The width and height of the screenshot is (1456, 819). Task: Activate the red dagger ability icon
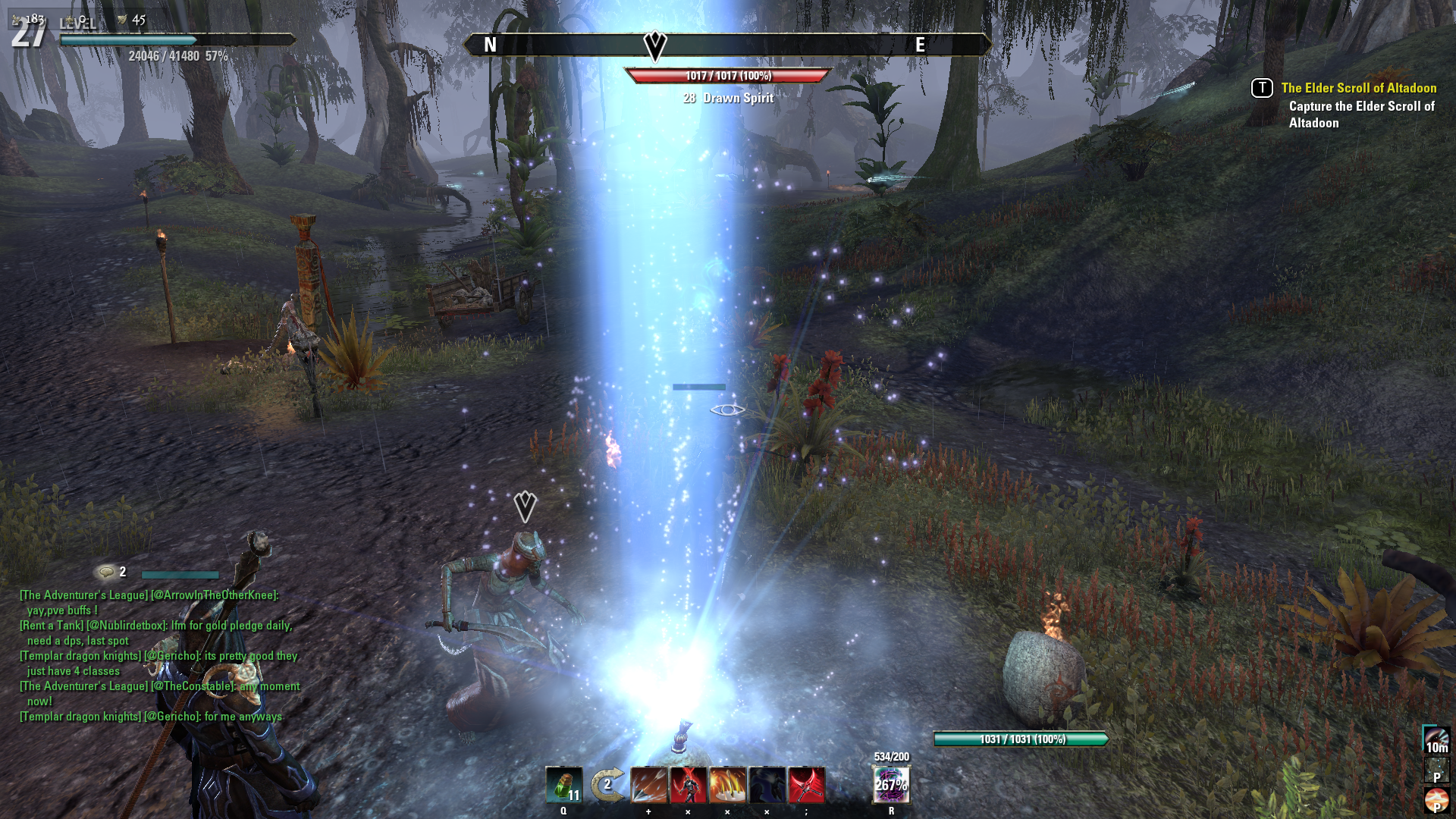click(808, 786)
